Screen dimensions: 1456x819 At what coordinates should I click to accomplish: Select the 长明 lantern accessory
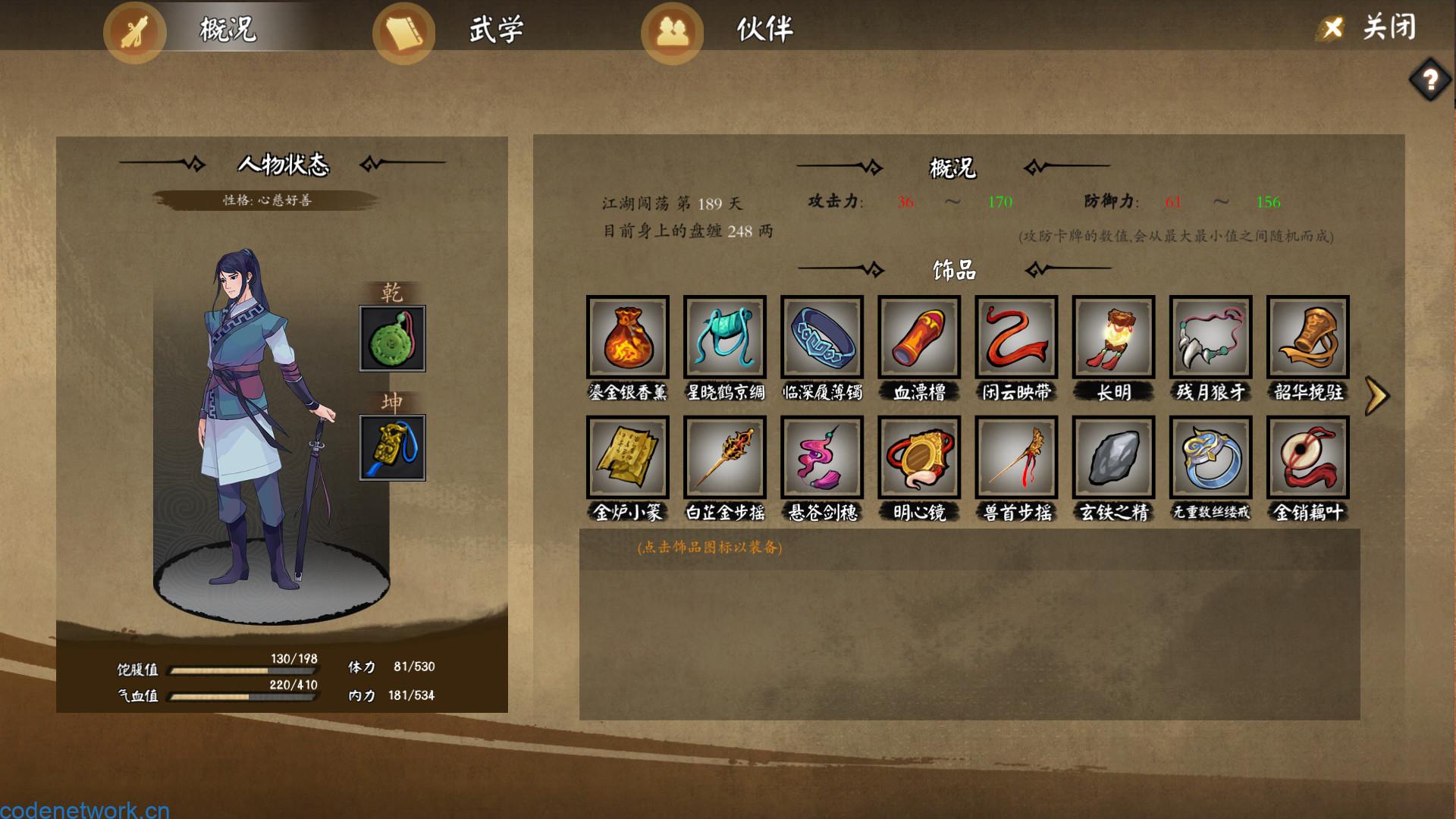[x=1113, y=337]
